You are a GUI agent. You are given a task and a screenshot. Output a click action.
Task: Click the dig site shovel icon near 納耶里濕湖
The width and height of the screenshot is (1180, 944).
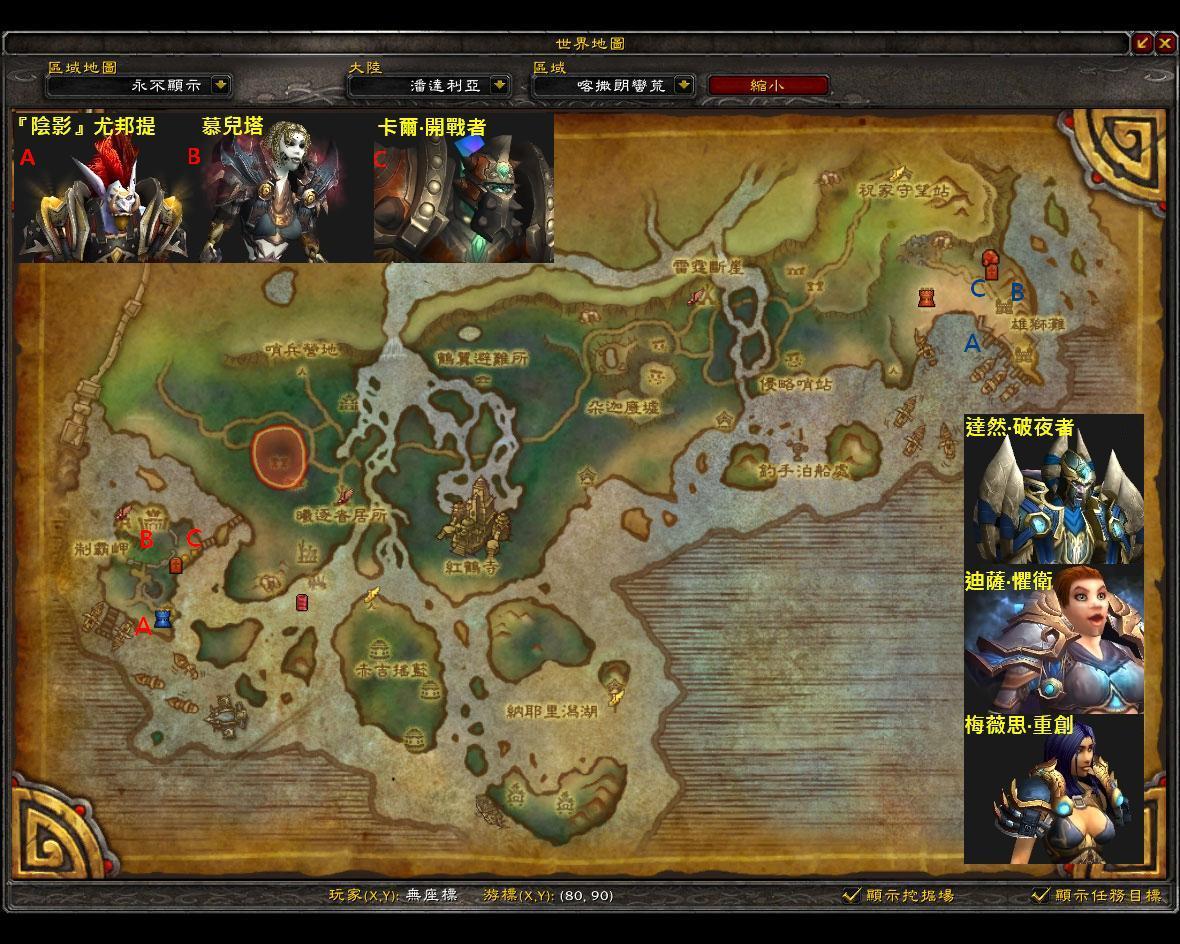click(616, 697)
